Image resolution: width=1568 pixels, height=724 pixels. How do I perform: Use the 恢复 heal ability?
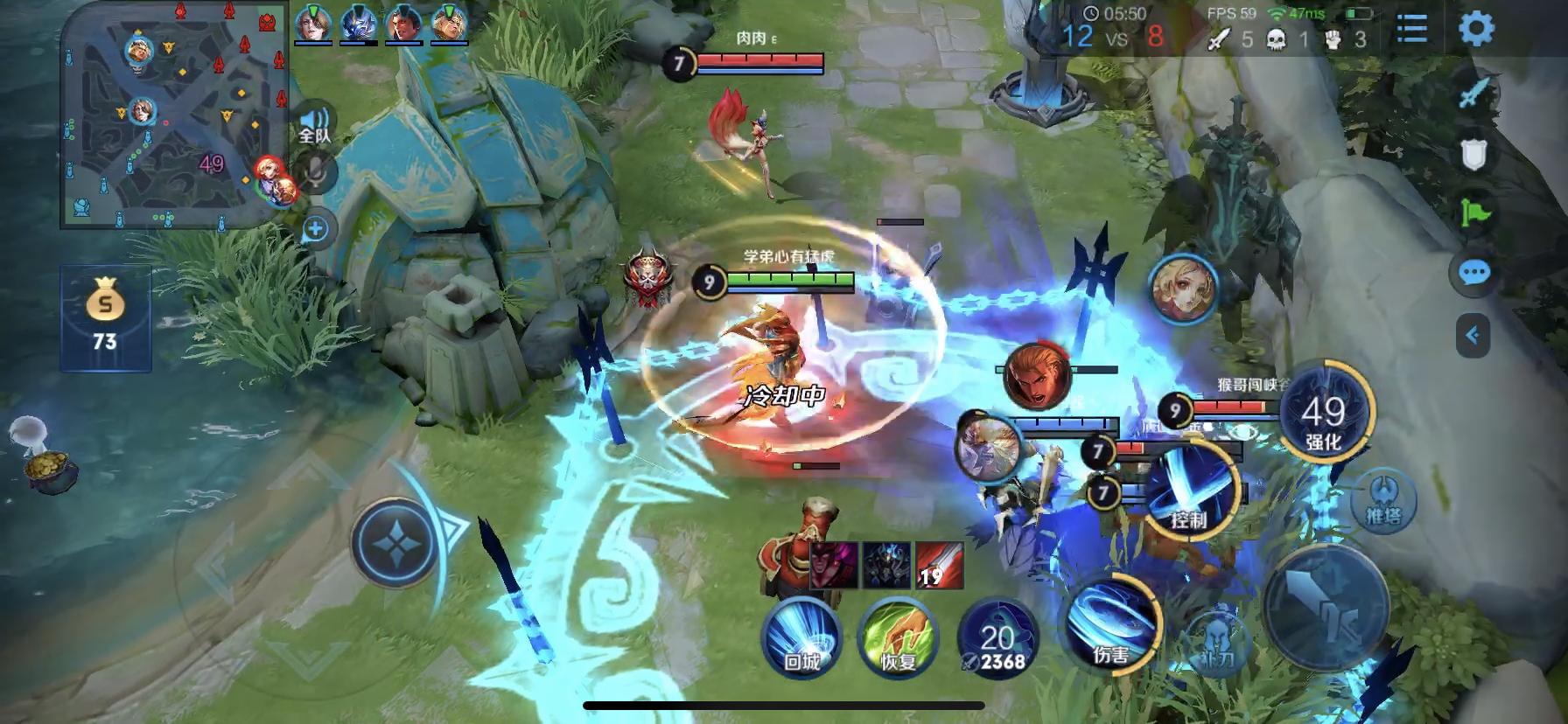click(897, 637)
